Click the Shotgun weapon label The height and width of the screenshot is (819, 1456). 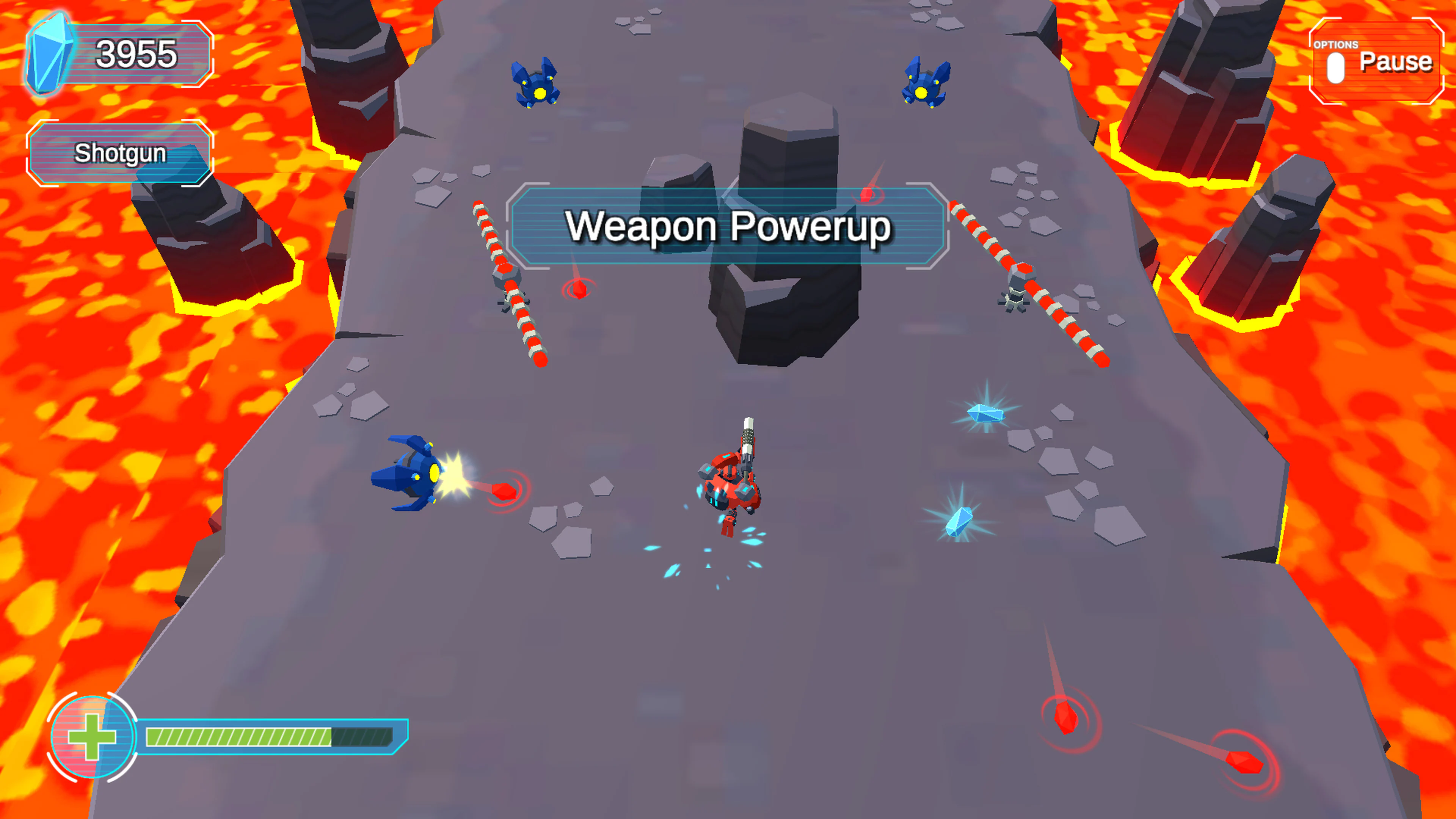(x=120, y=152)
